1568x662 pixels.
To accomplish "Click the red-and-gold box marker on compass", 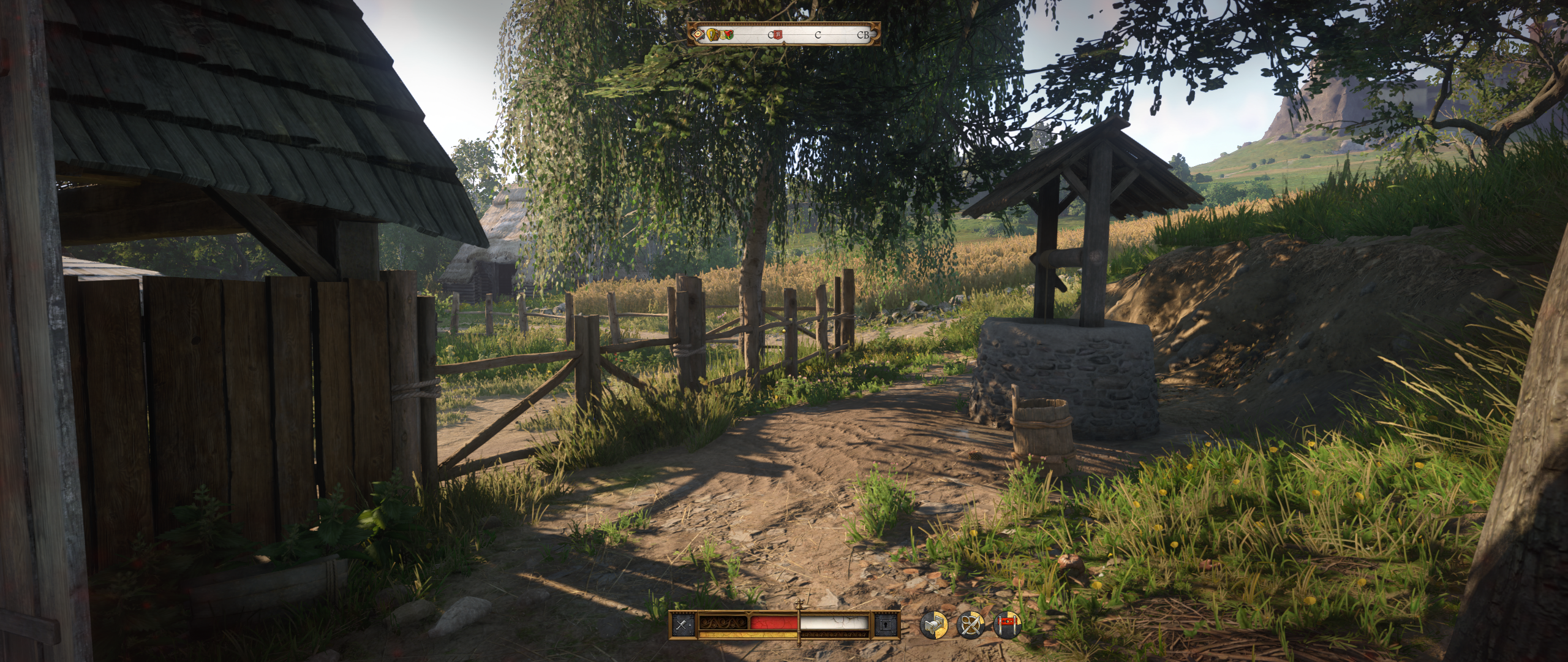I will 698,35.
